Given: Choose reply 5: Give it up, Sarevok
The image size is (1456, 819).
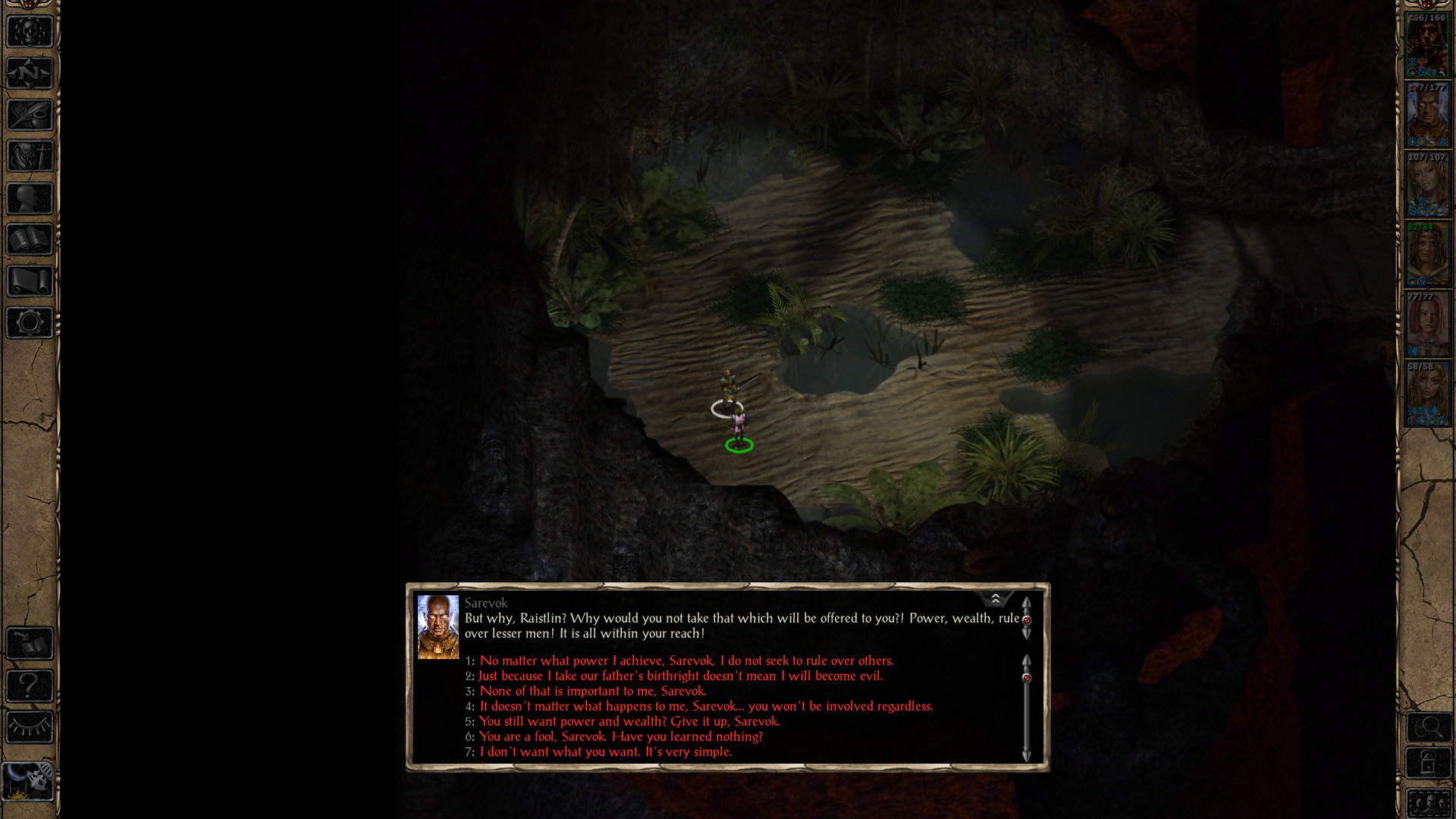Looking at the screenshot, I should (x=629, y=721).
